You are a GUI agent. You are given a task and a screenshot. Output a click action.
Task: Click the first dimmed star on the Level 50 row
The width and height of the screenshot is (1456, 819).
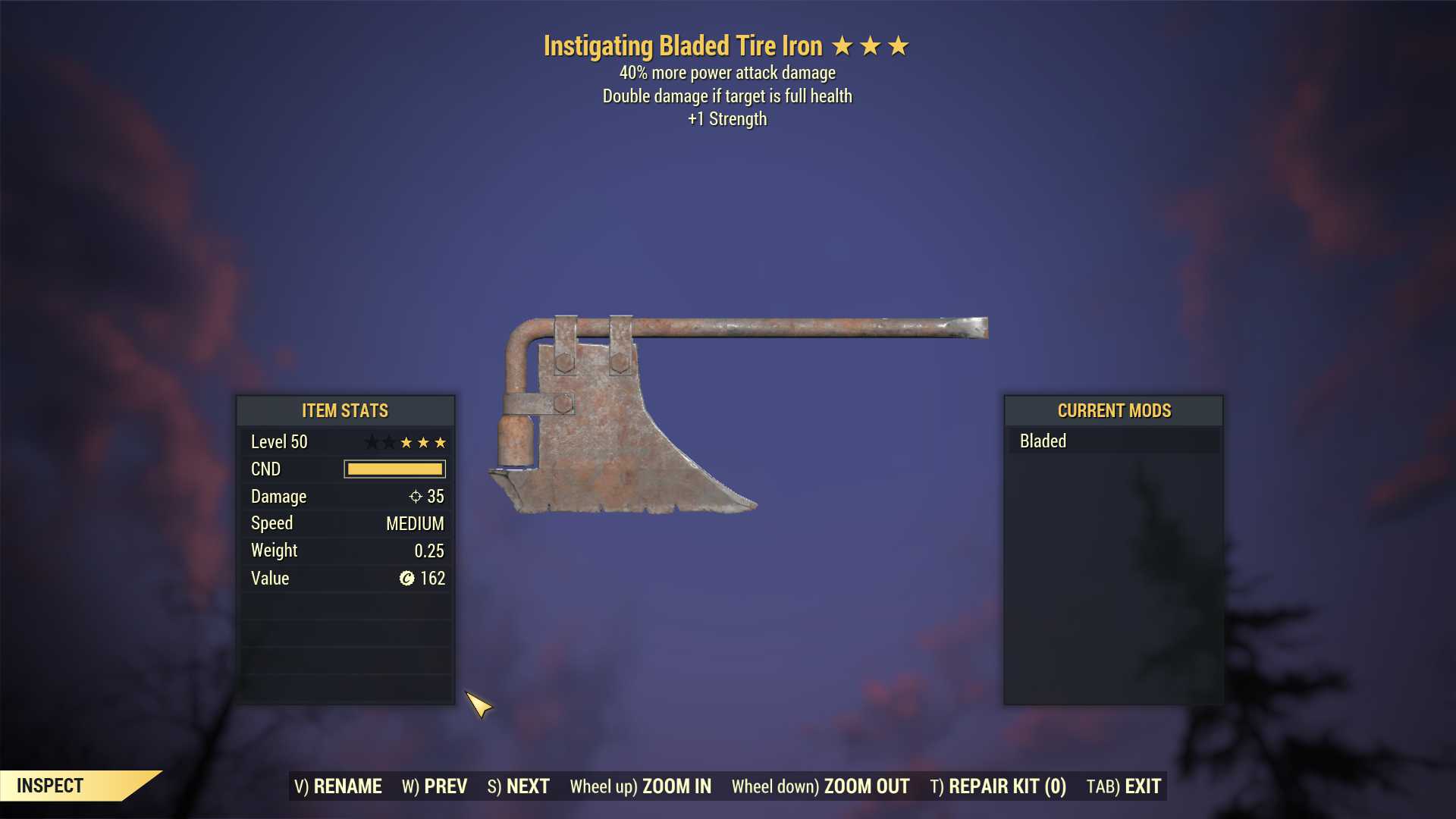pos(372,443)
